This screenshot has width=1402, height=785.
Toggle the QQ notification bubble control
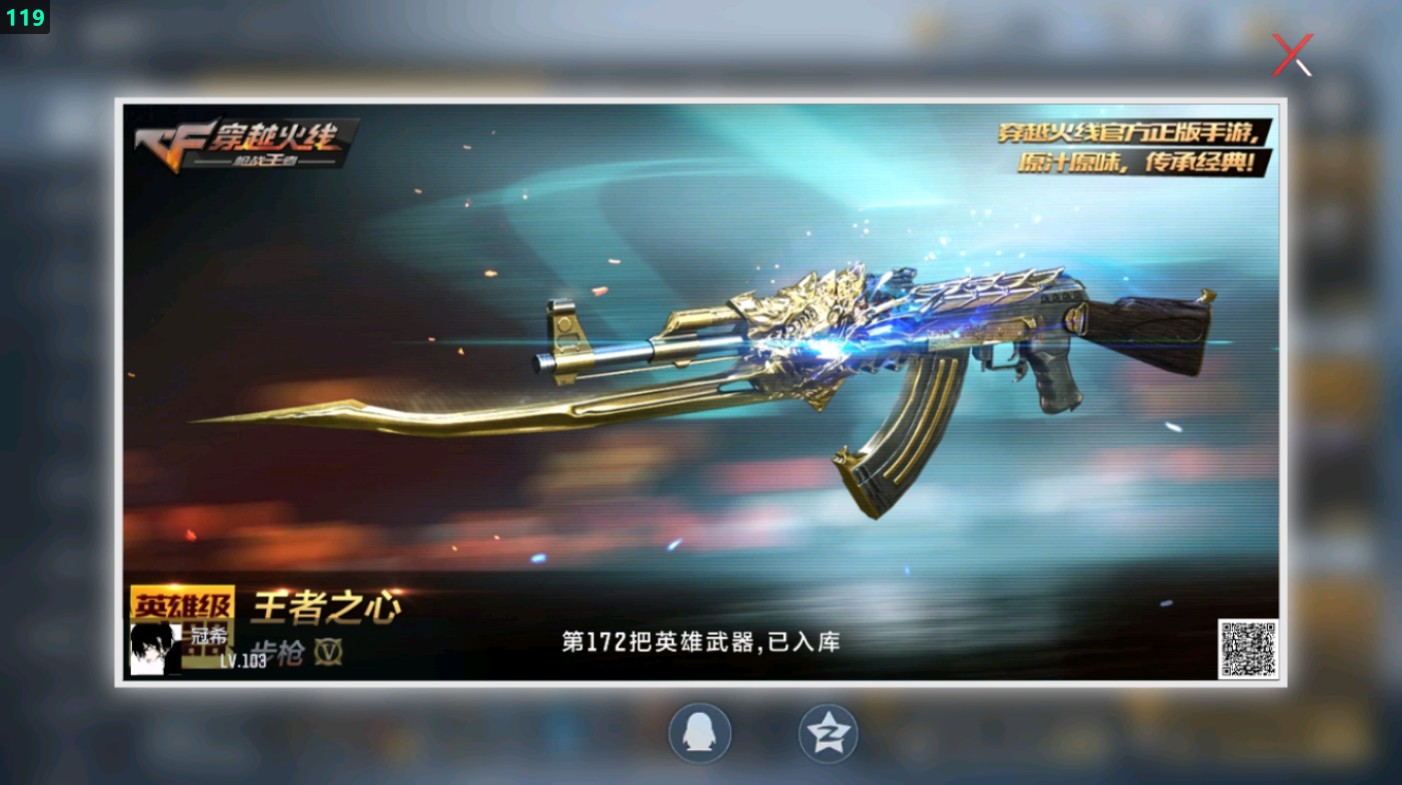(x=700, y=732)
